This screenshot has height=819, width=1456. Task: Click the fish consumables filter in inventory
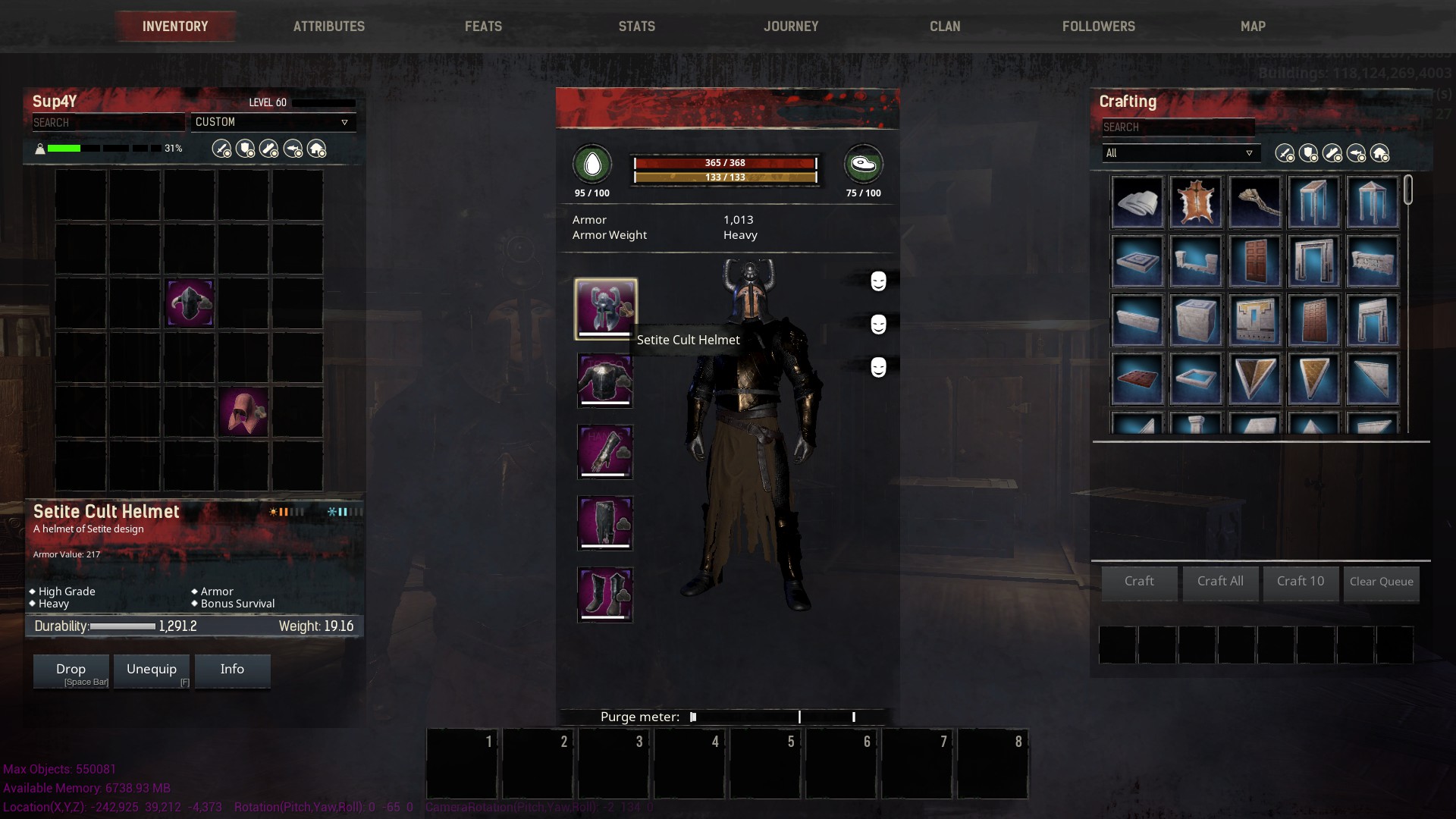294,149
